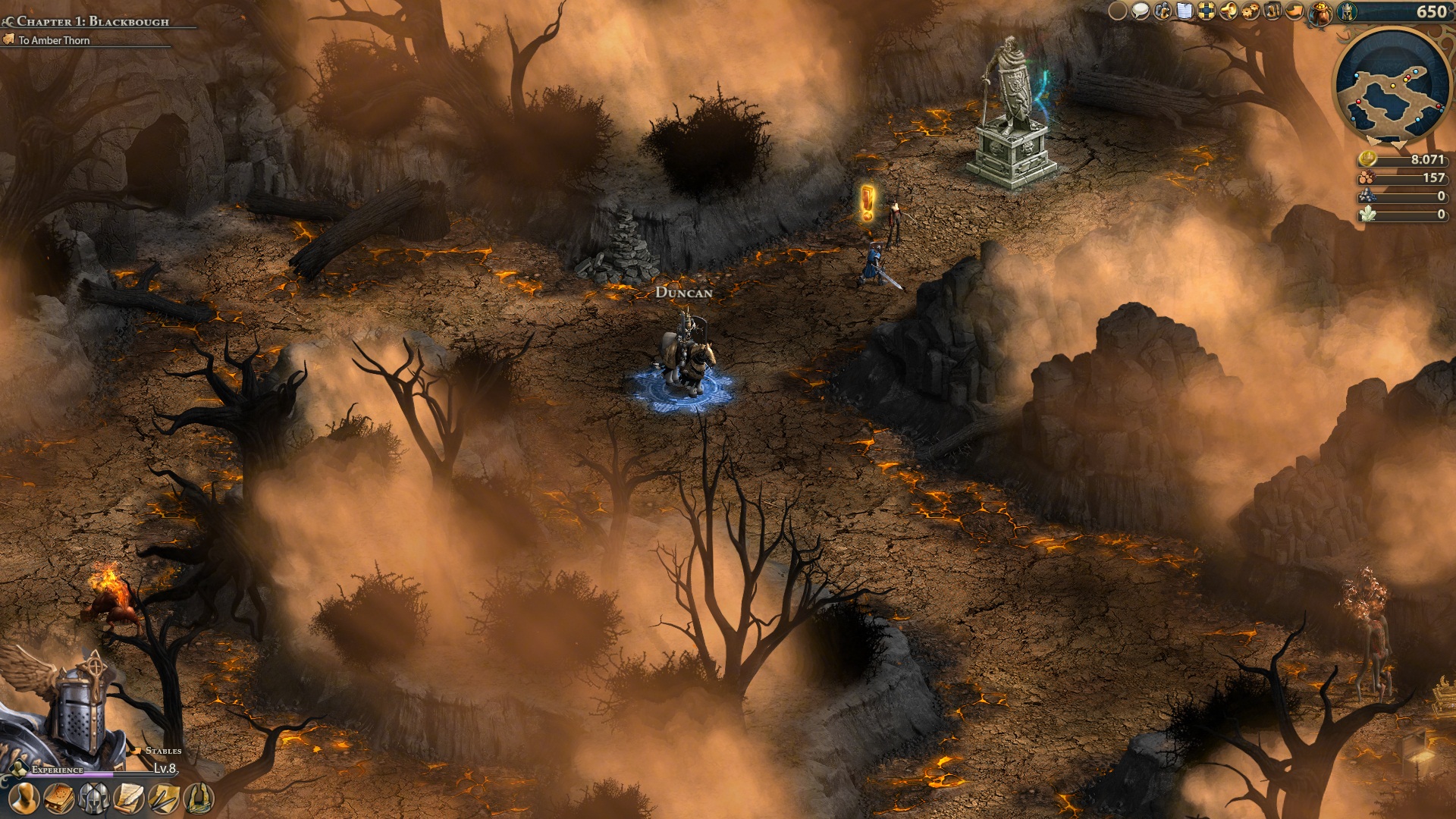Open the golden spellbook icon
This screenshot has height=819, width=1456.
[x=60, y=798]
